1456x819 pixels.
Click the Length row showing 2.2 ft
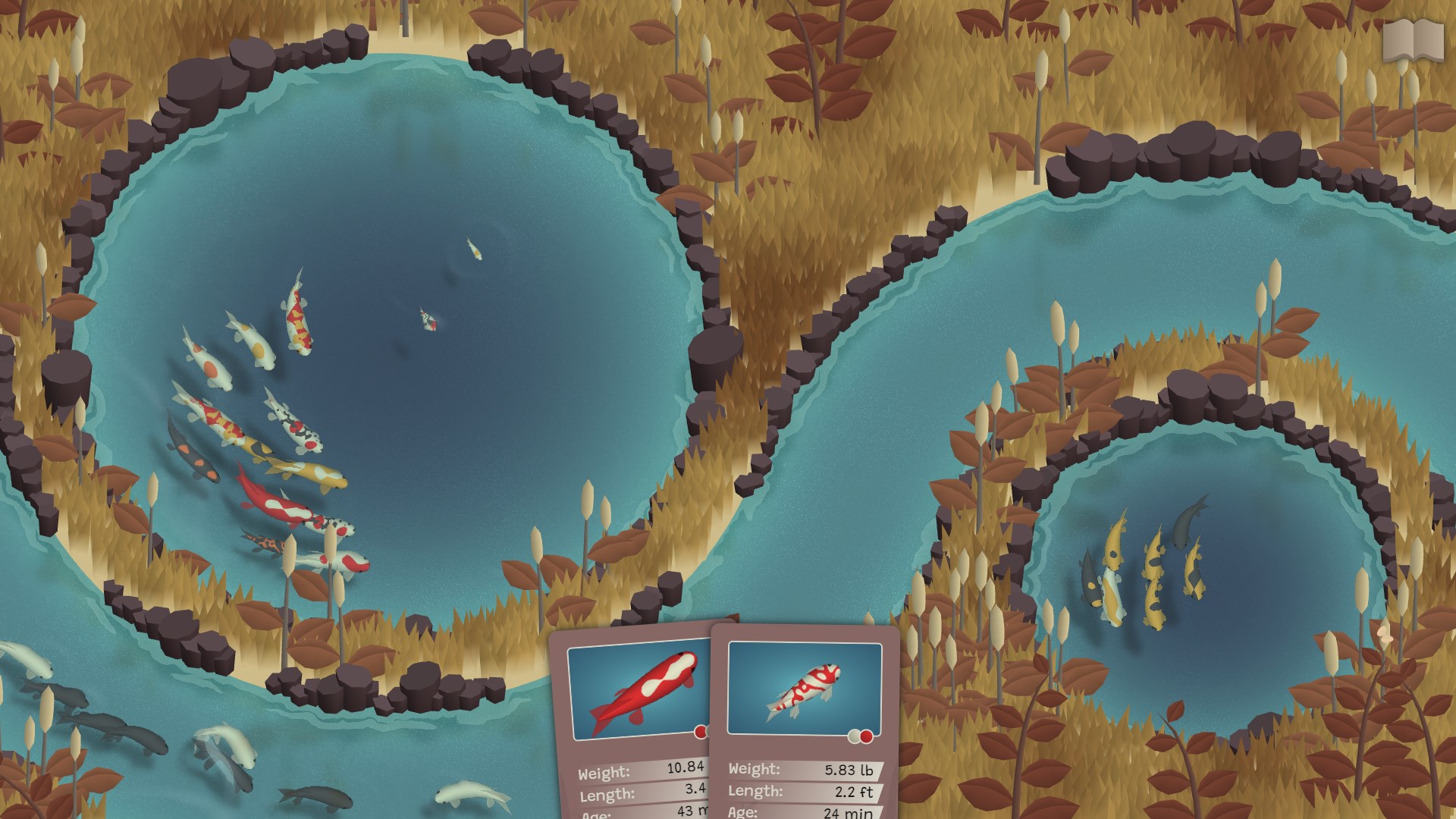click(x=800, y=791)
